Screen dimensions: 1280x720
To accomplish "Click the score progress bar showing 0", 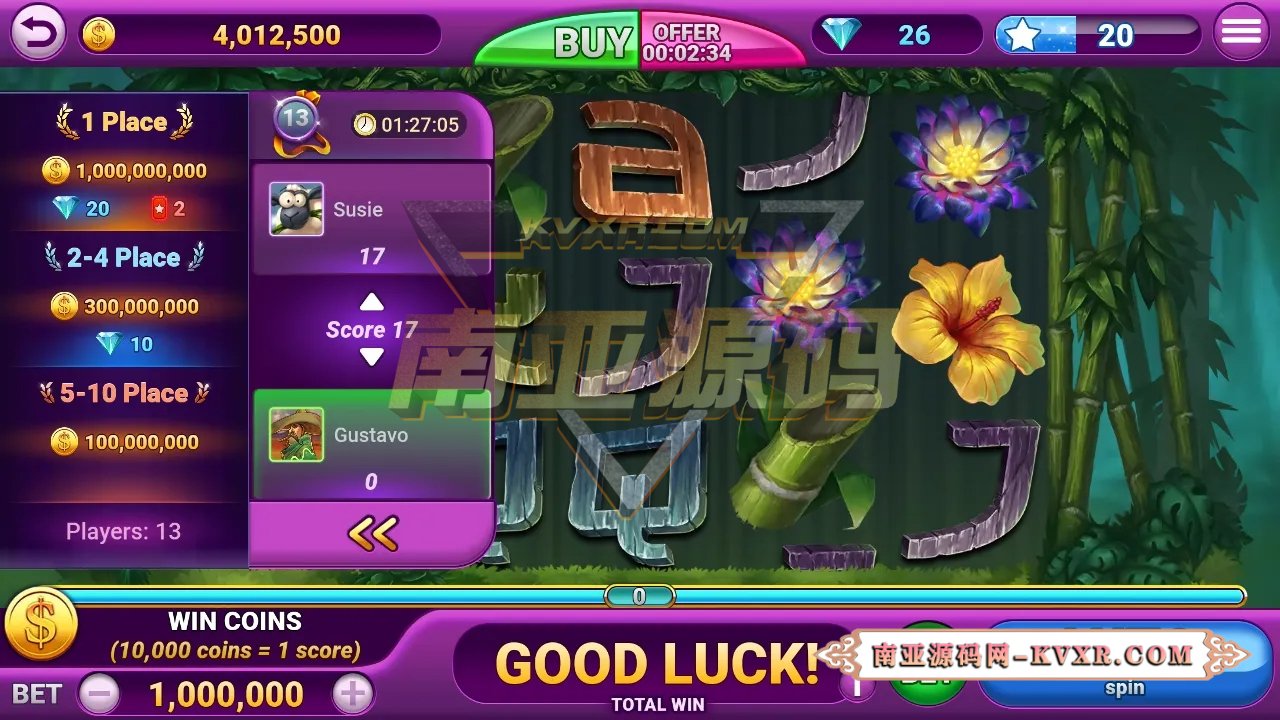I will pyautogui.click(x=641, y=595).
